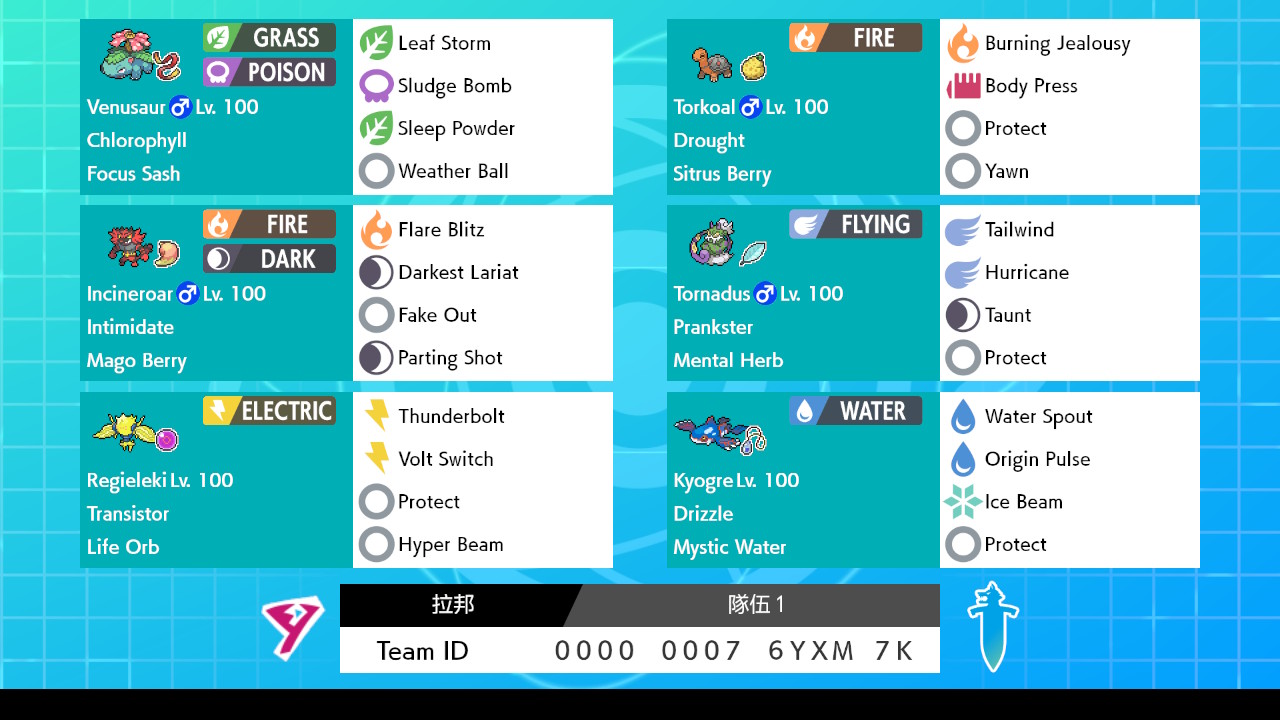The width and height of the screenshot is (1280, 720).
Task: Pick Tornadus's Tailwind move
Action: (x=1018, y=230)
